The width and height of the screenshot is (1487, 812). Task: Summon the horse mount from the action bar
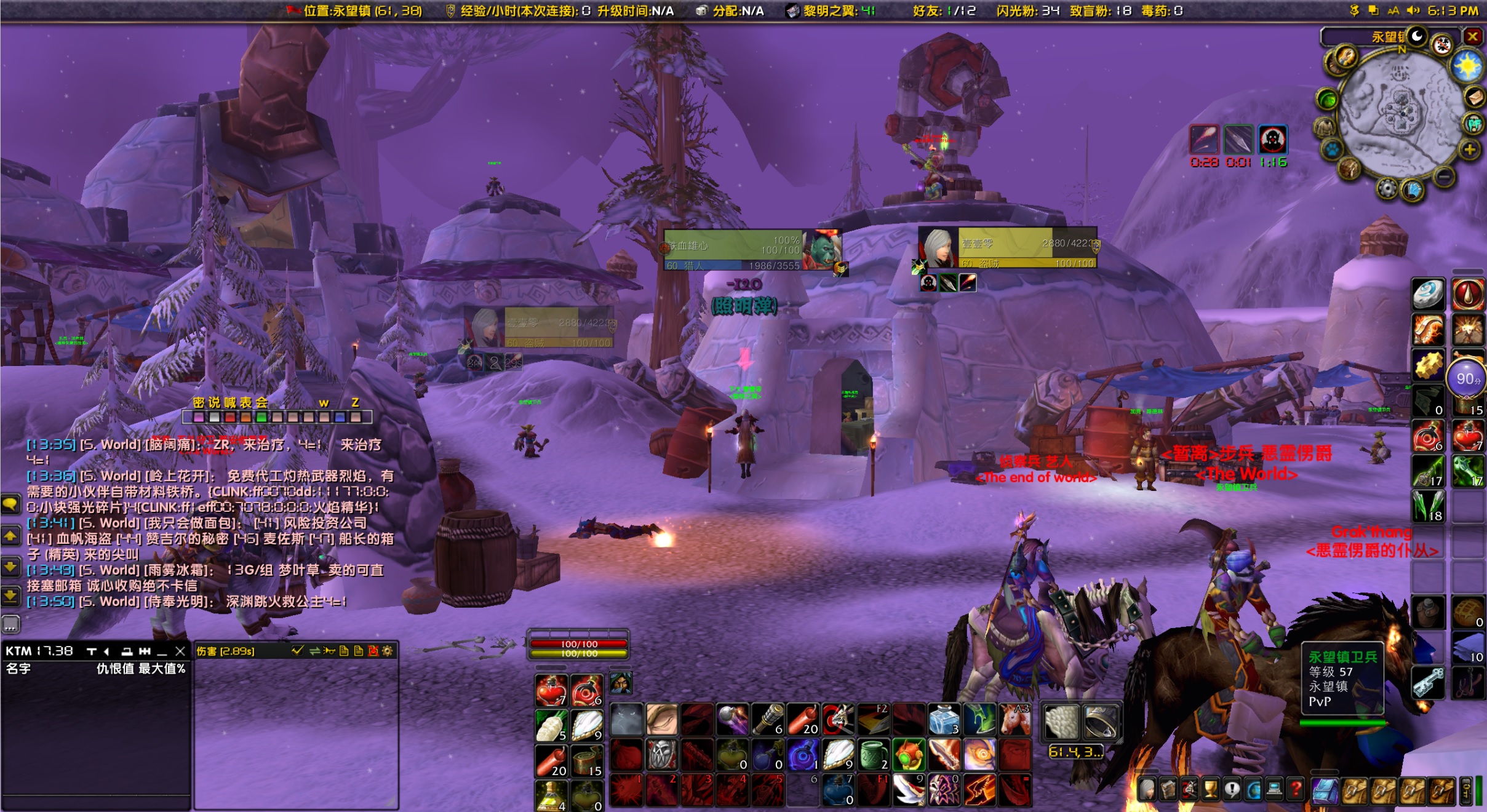coord(1015,720)
